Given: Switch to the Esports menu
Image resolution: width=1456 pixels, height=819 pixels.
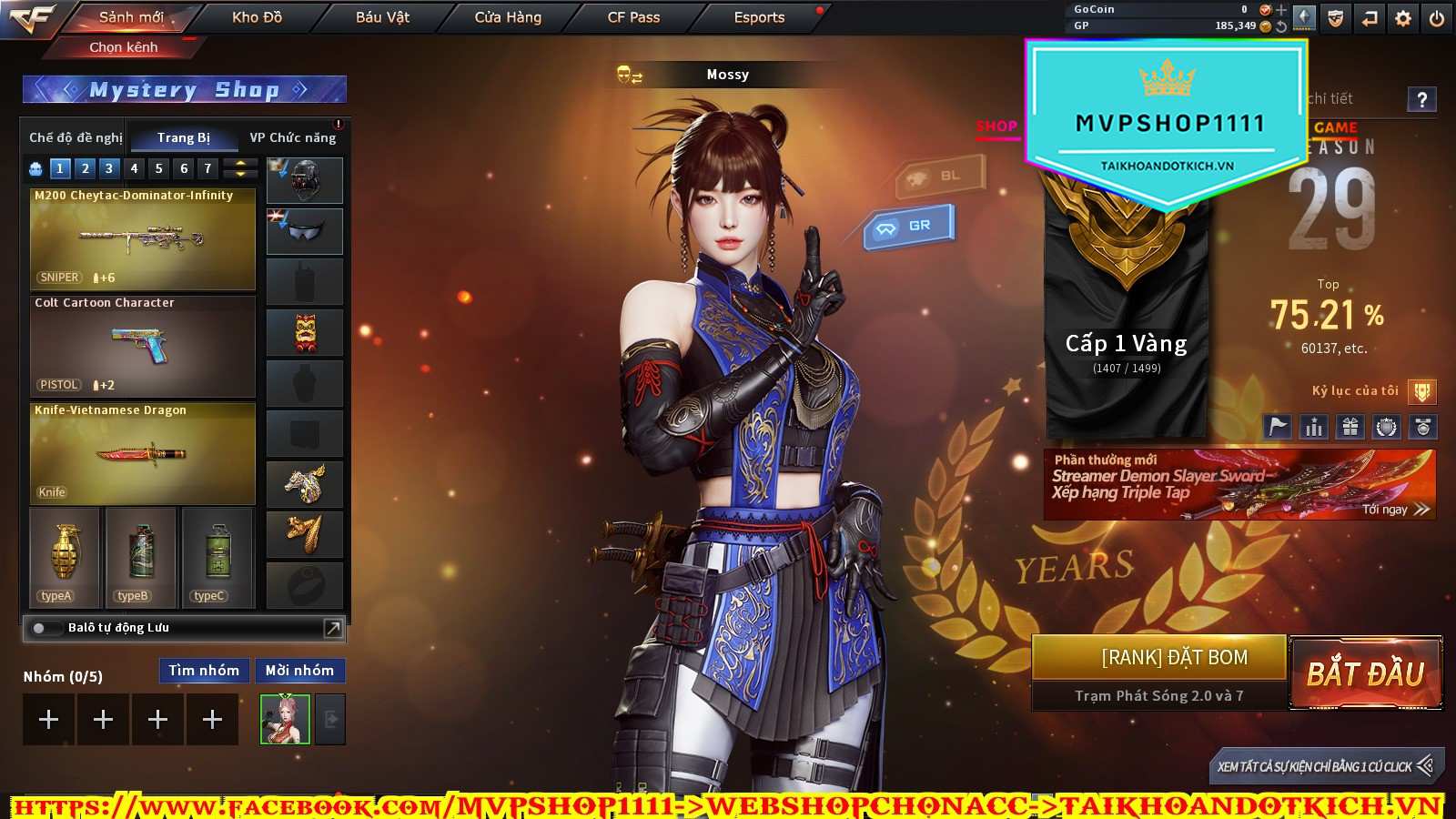Looking at the screenshot, I should tap(759, 17).
